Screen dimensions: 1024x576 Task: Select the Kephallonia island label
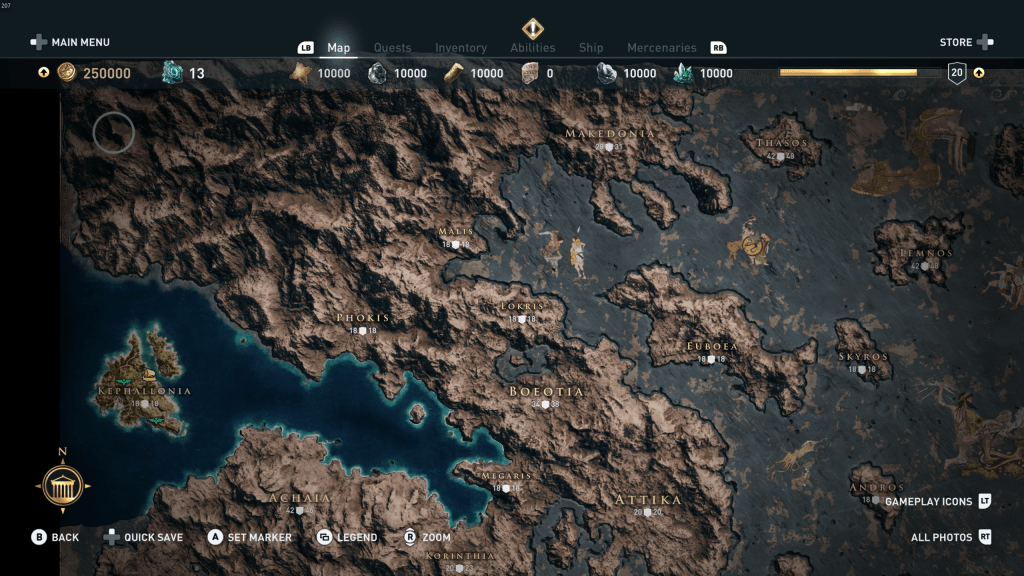click(x=144, y=391)
